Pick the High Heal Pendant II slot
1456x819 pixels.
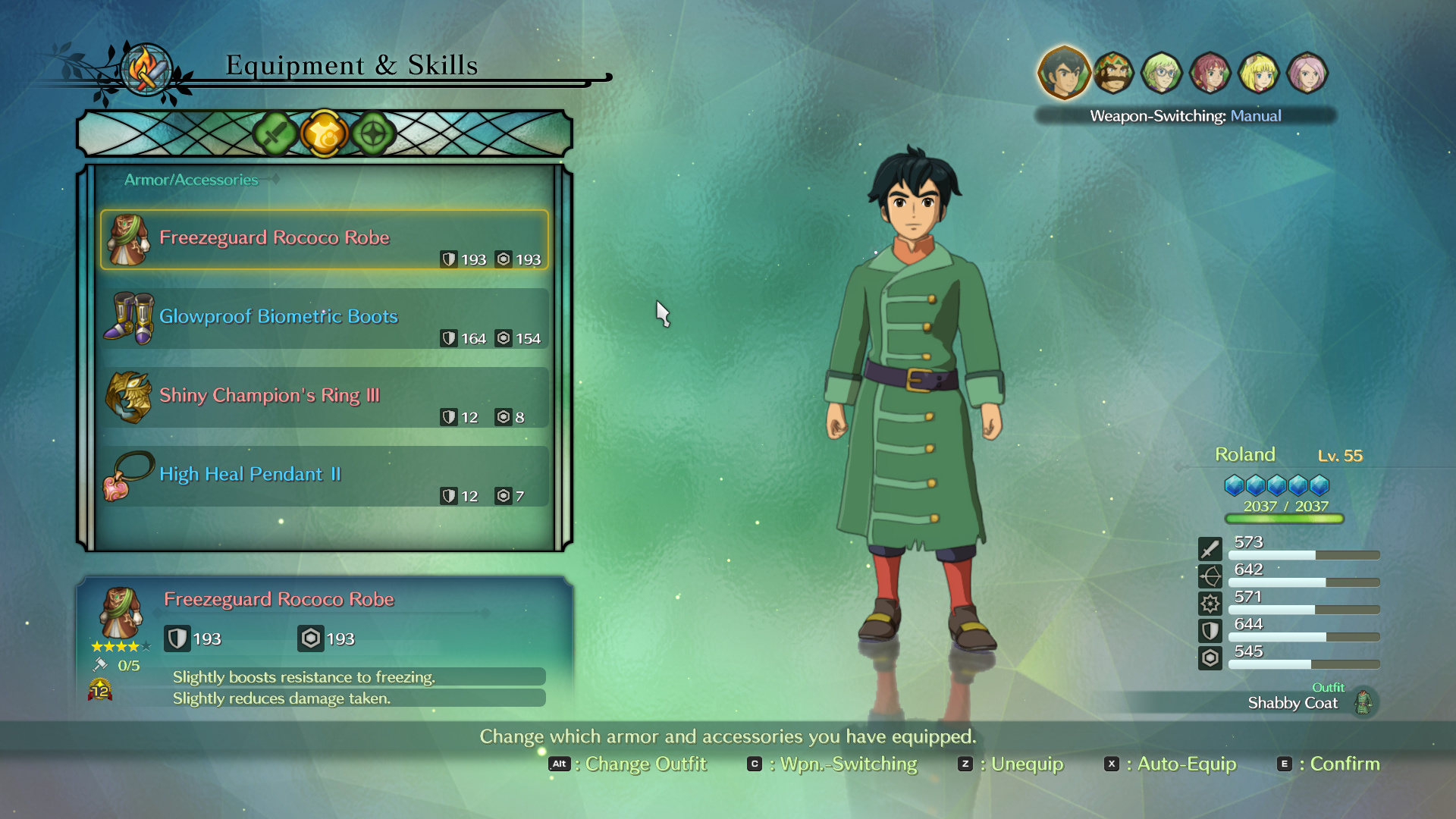325,476
